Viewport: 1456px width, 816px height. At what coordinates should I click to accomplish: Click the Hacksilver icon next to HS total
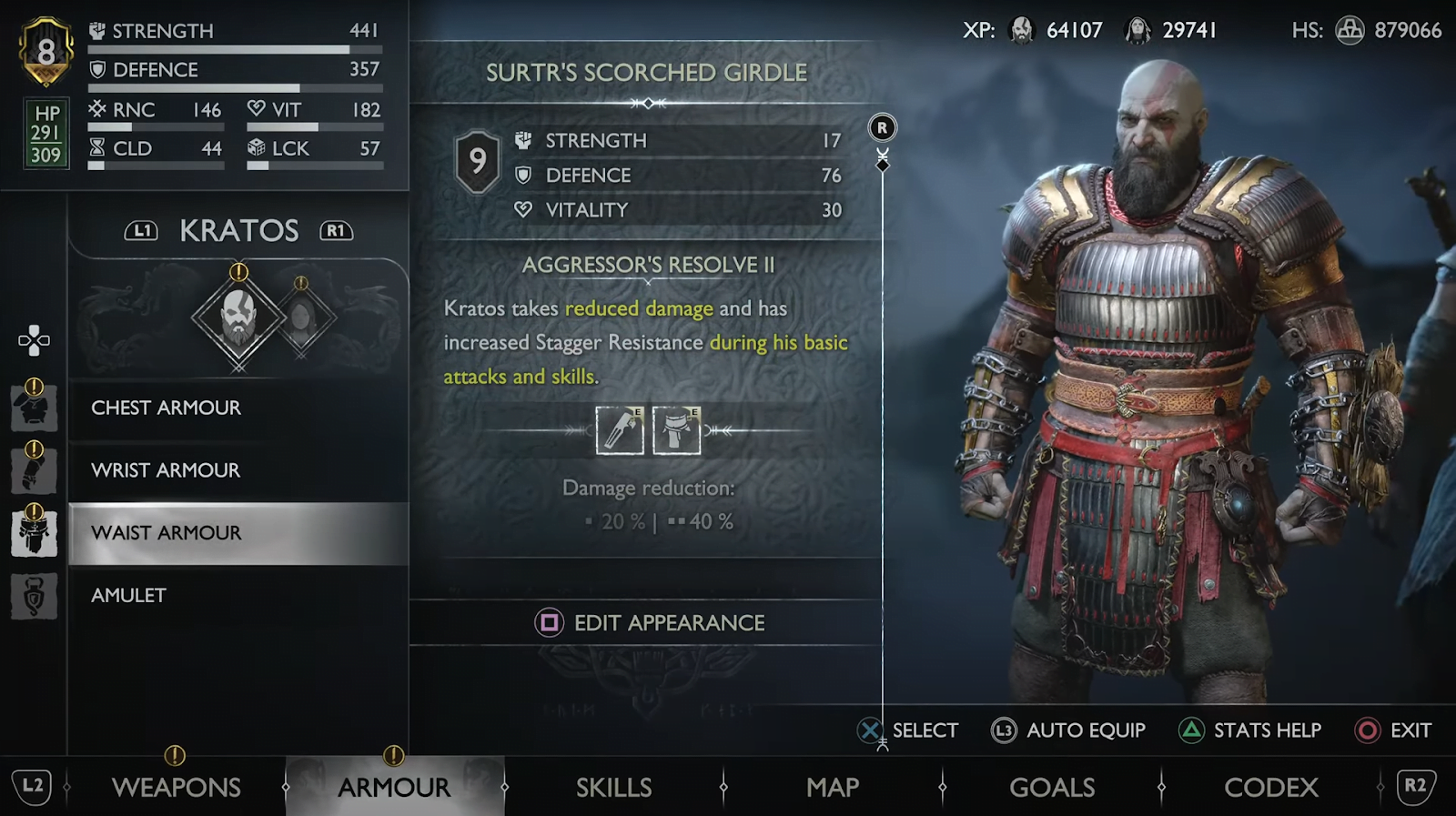click(x=1350, y=28)
